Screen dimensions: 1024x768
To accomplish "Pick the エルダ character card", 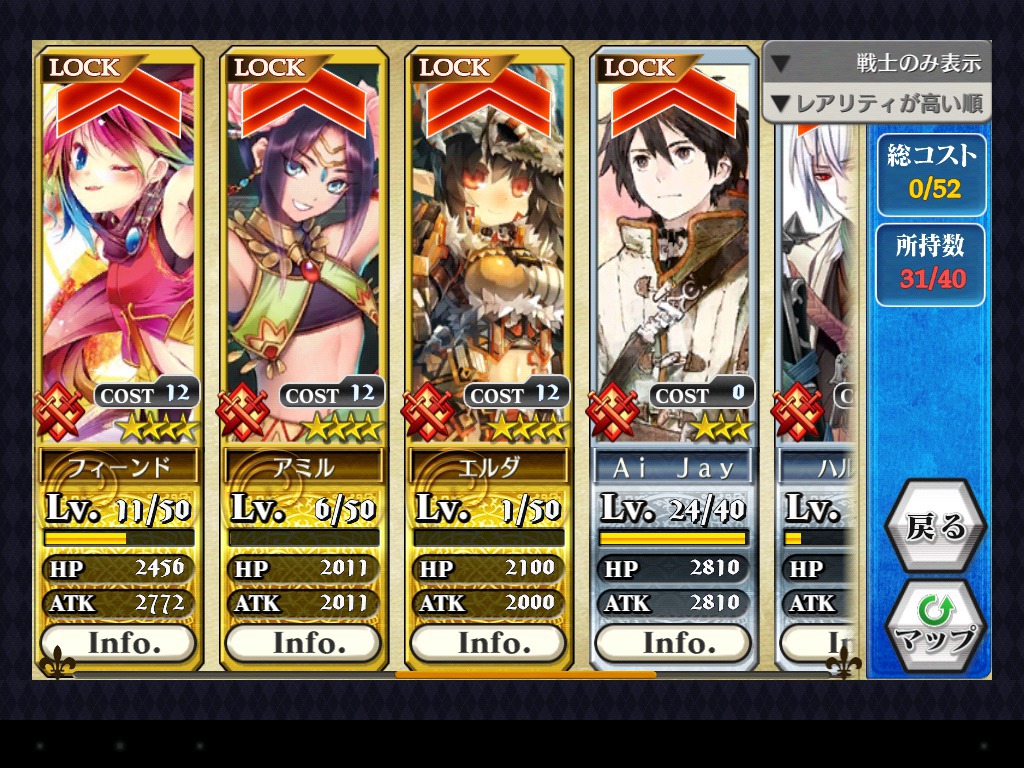I will point(488,250).
